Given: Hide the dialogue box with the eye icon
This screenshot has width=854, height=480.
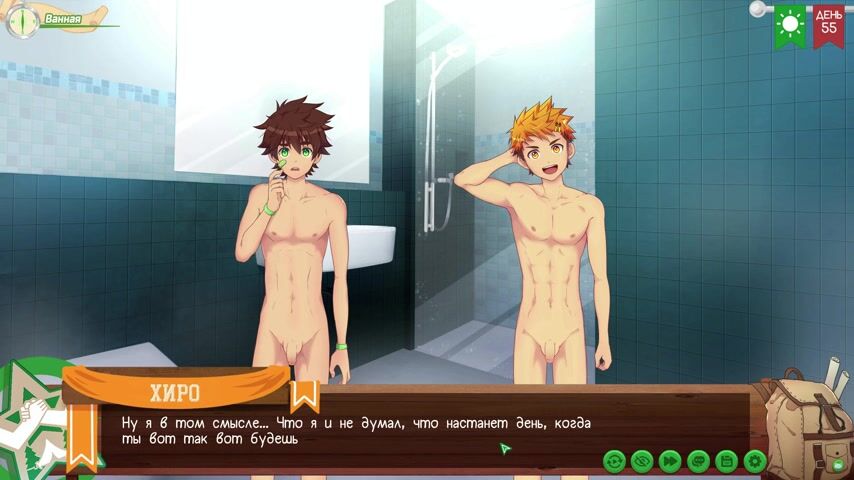Looking at the screenshot, I should pos(642,461).
